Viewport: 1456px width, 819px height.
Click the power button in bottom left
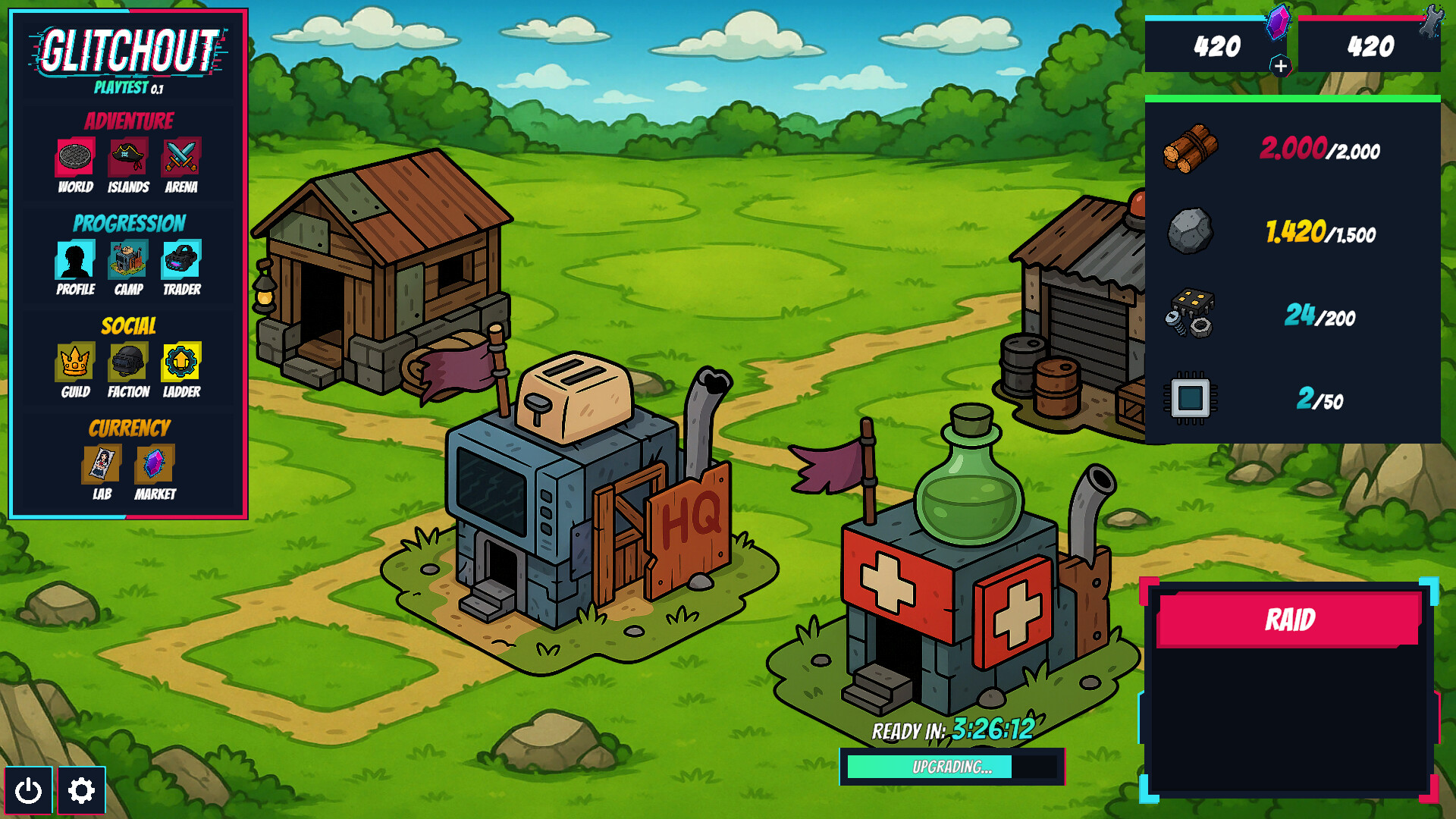29,791
